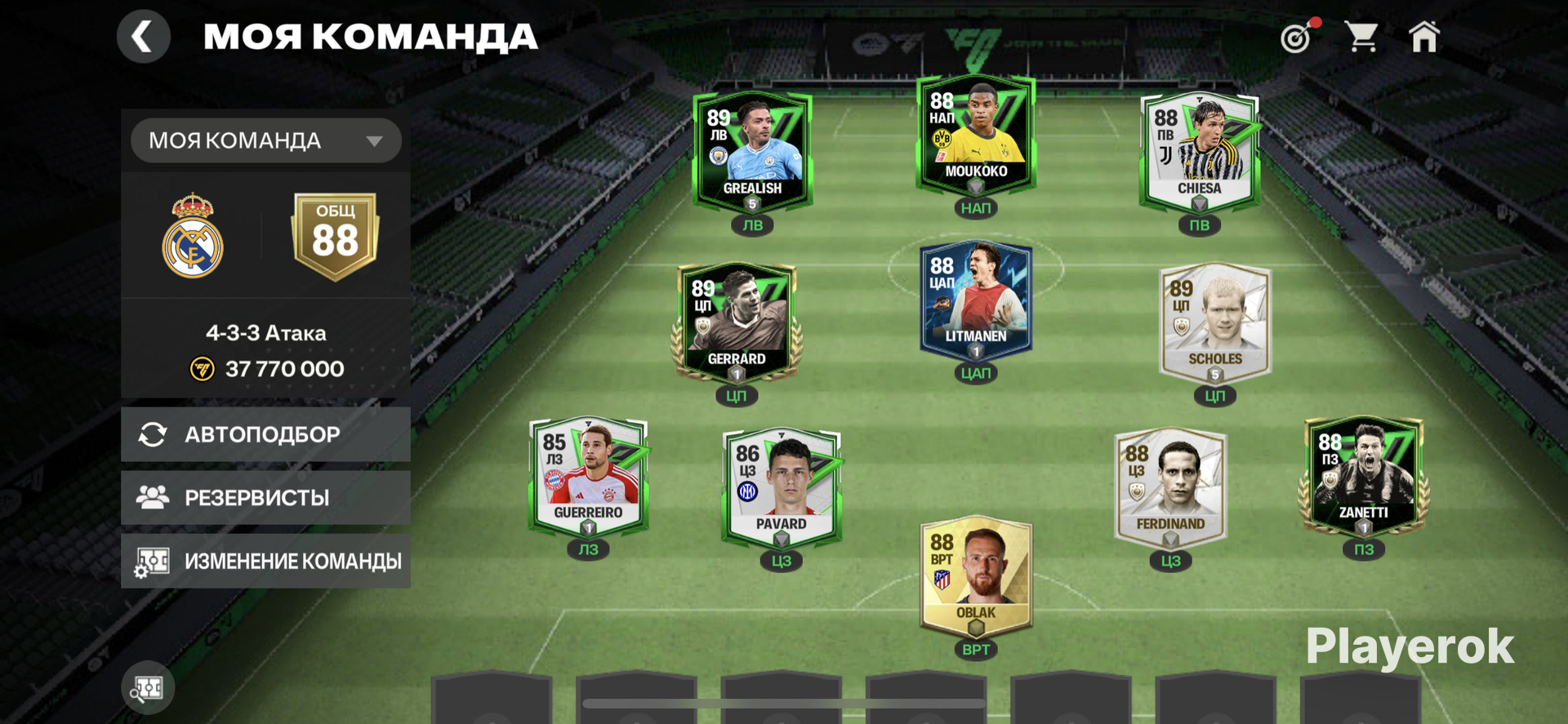Pick the Gerrard midfielder card

(736, 322)
